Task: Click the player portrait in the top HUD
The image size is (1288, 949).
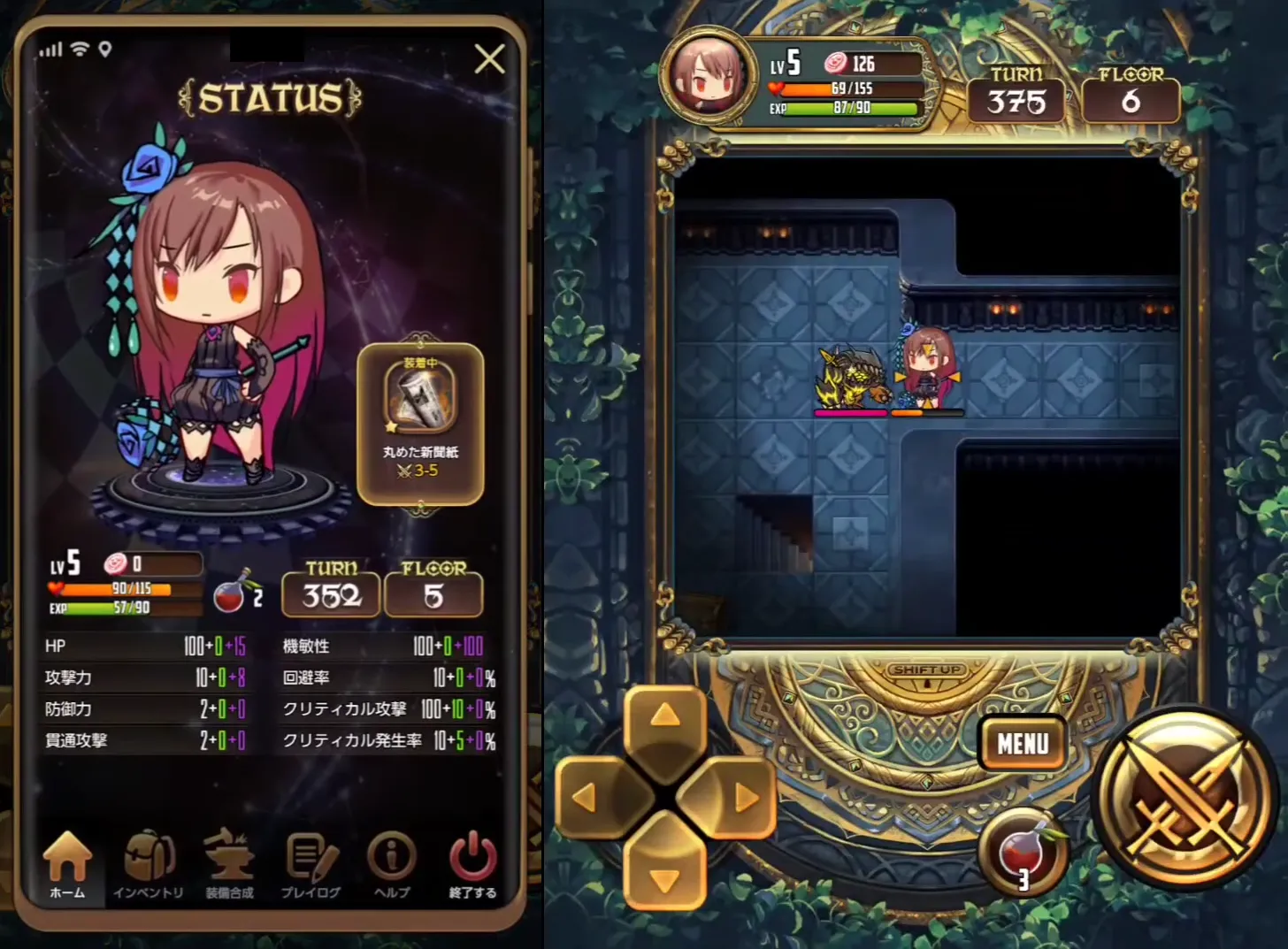Action: [708, 77]
